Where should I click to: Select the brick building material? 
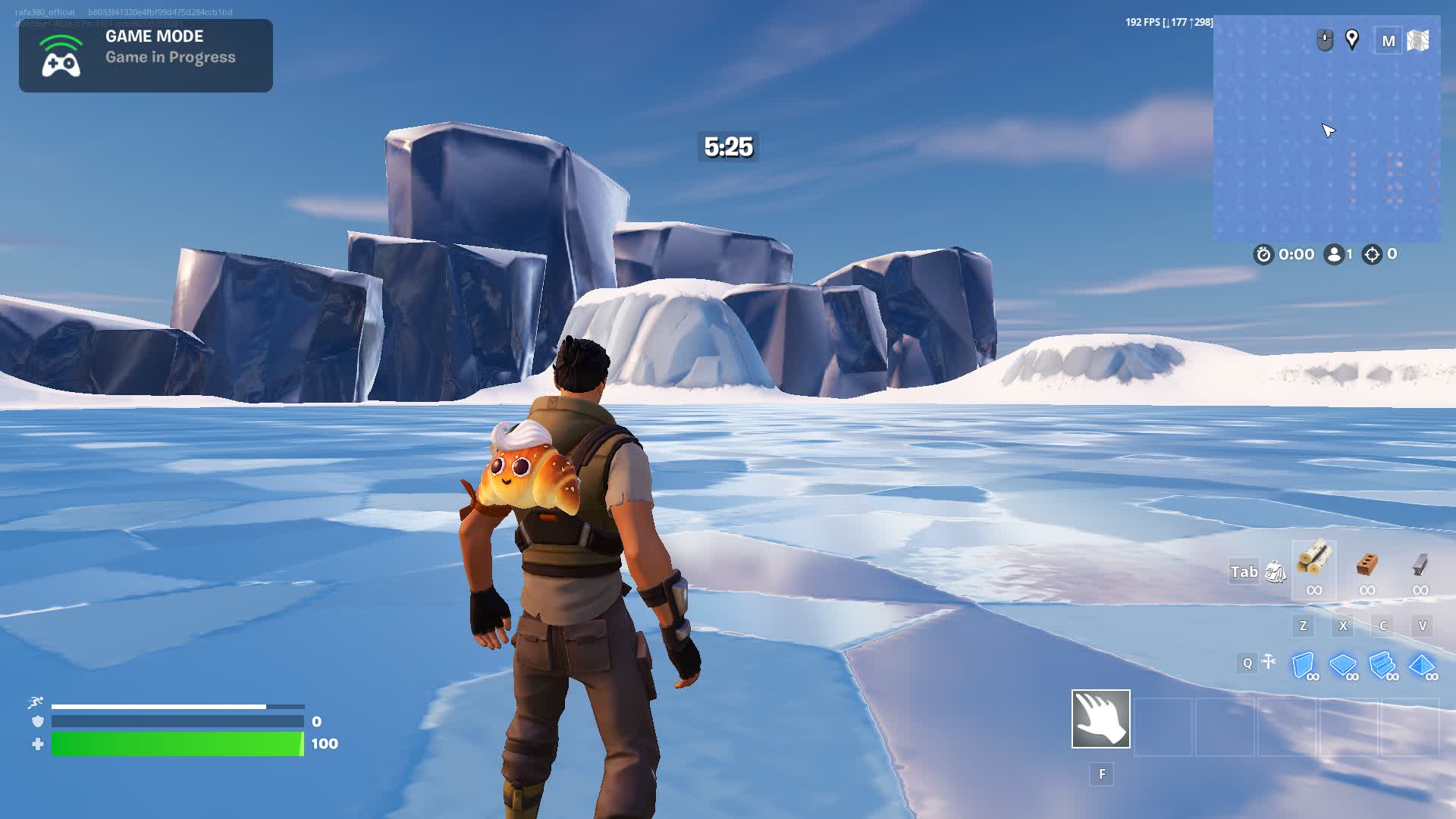pos(1367,563)
